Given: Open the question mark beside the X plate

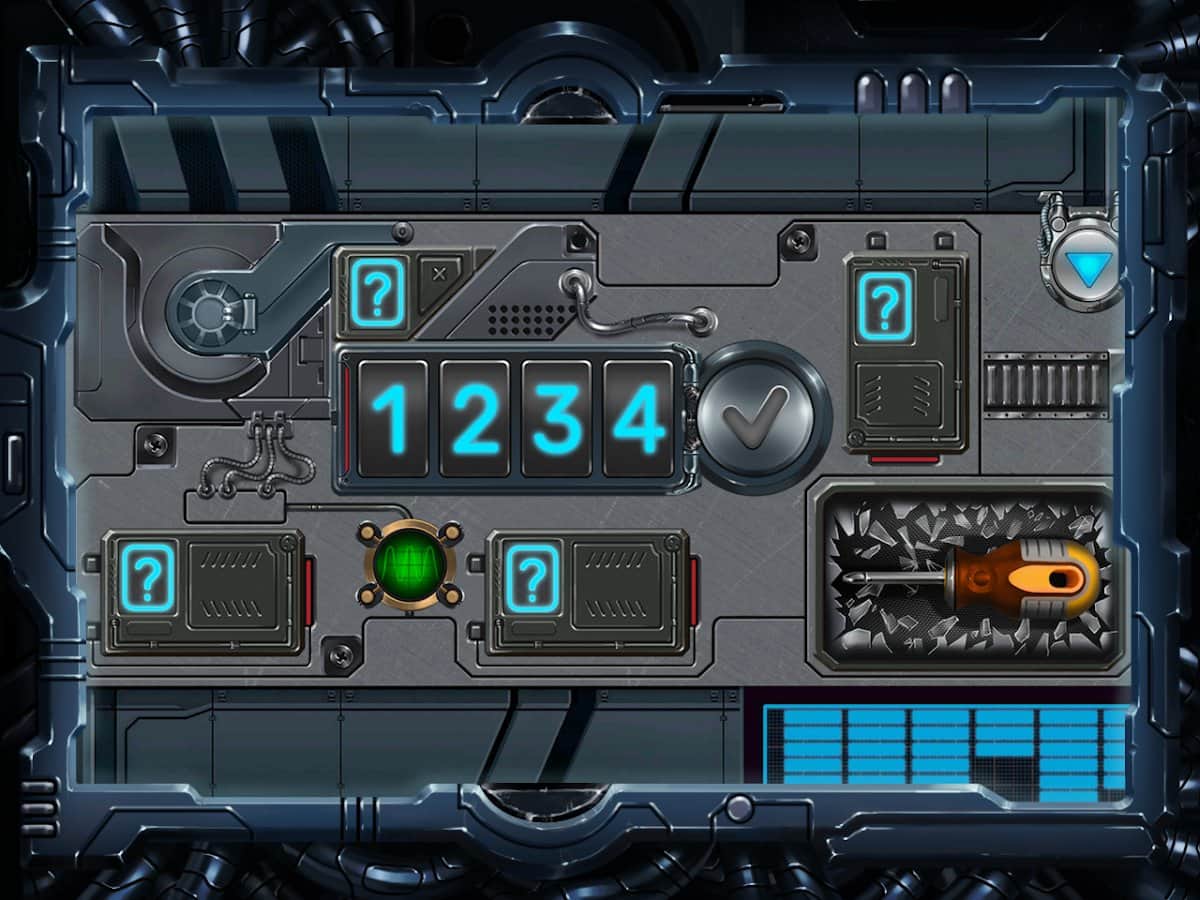Looking at the screenshot, I should click(376, 293).
